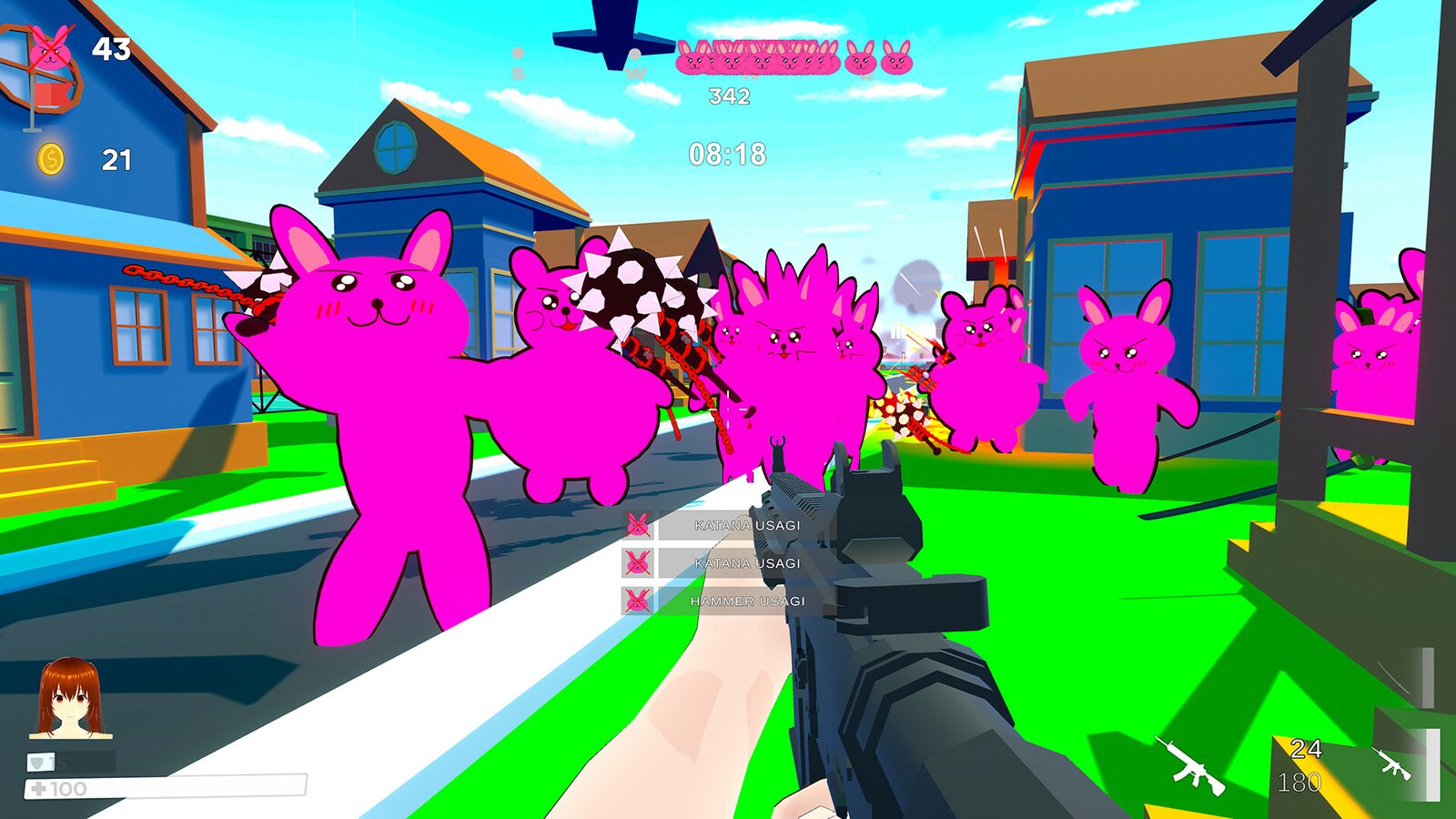
Task: Click the W compass marker near the bunny counter
Action: 637,74
